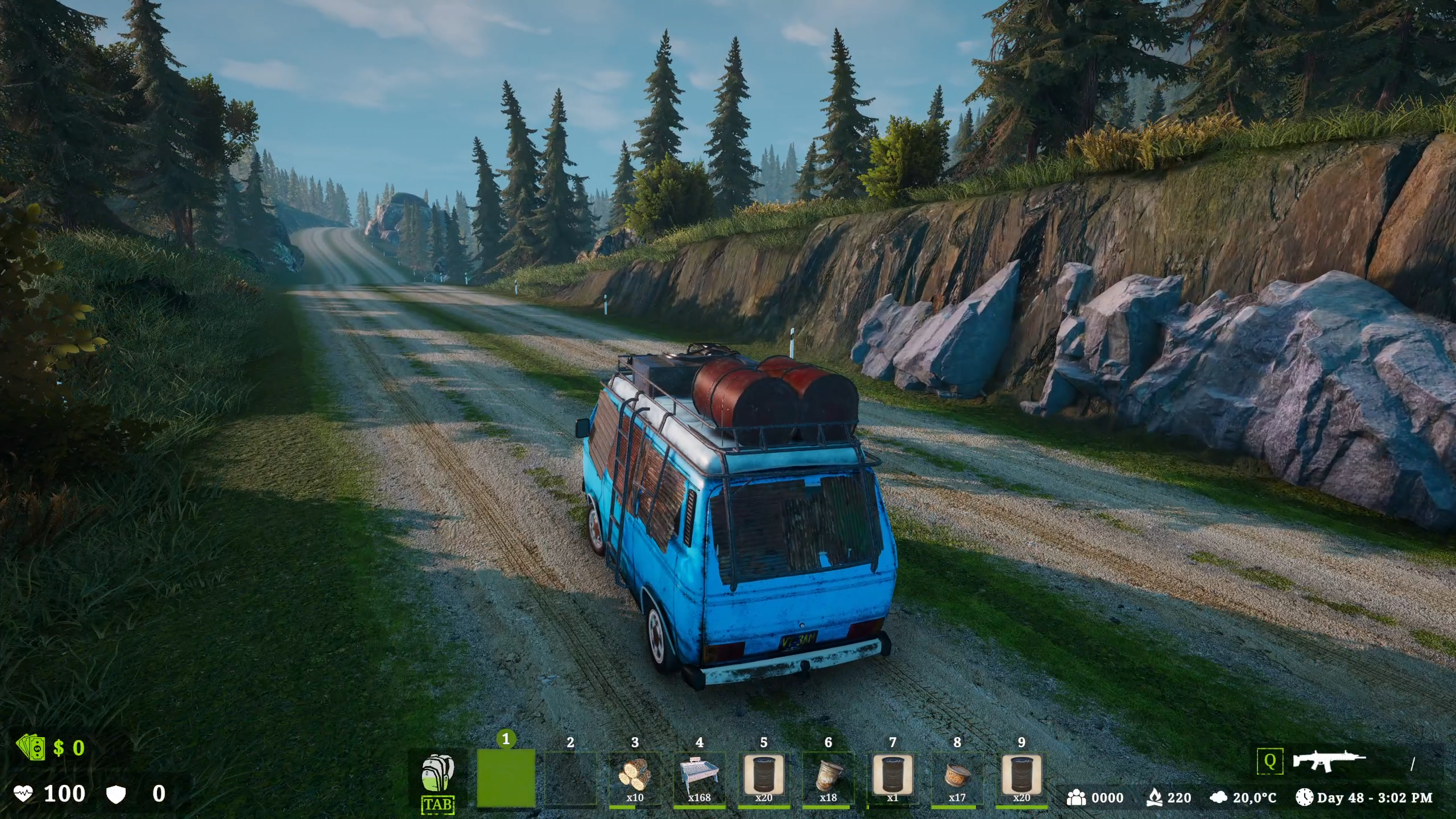Click the heart icon showing 100 health

[x=24, y=794]
